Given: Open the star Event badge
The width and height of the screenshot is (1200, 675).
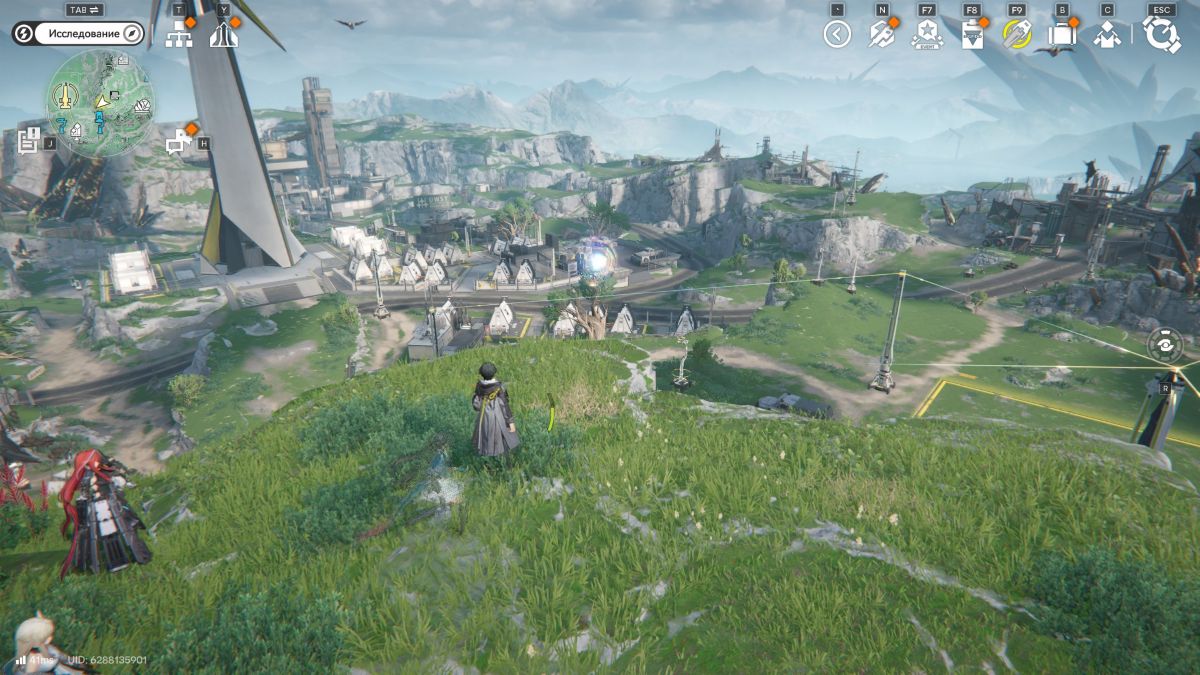Looking at the screenshot, I should click(927, 35).
